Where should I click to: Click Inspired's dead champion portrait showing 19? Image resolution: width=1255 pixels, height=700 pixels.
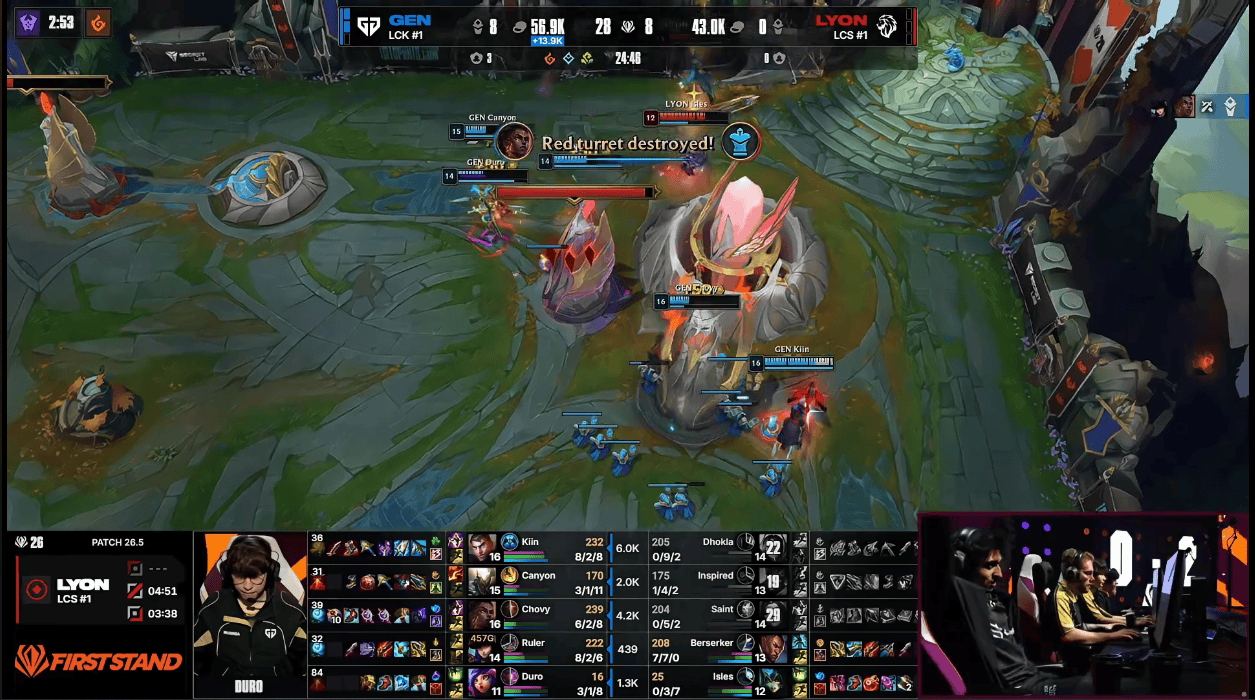pos(772,582)
